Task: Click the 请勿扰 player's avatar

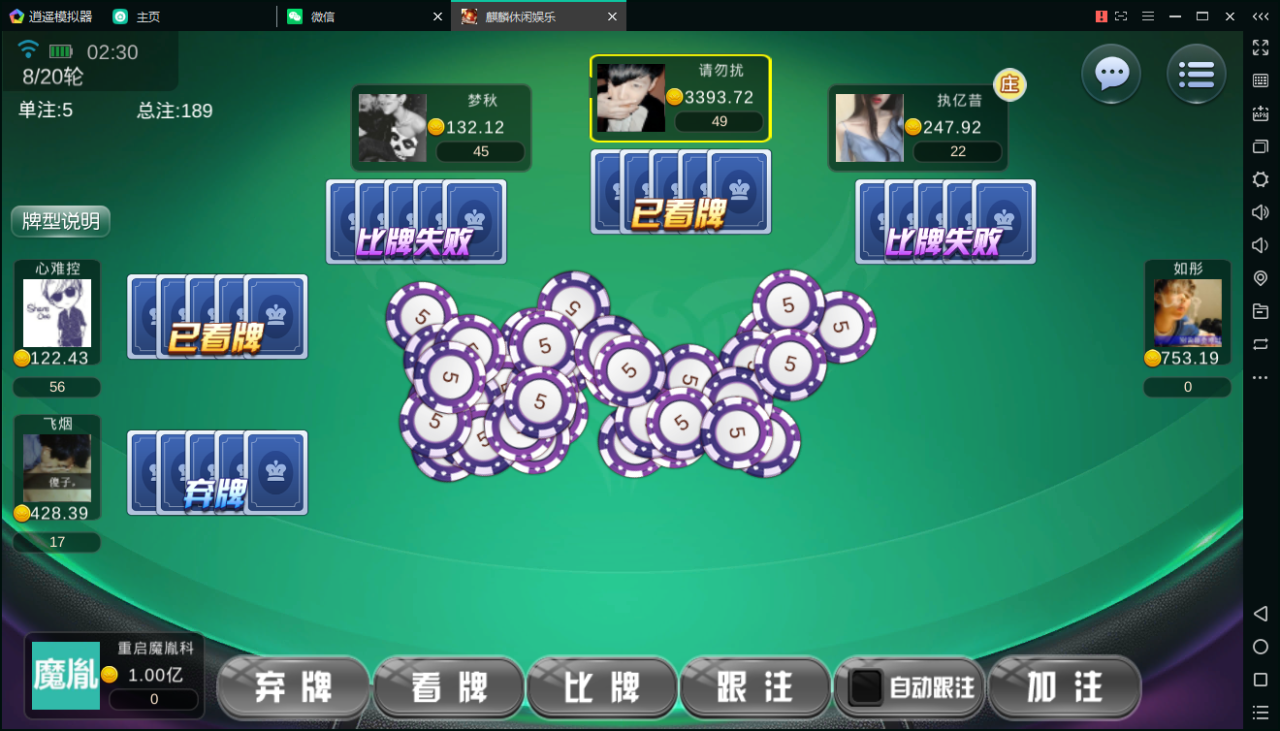Action: (630, 97)
